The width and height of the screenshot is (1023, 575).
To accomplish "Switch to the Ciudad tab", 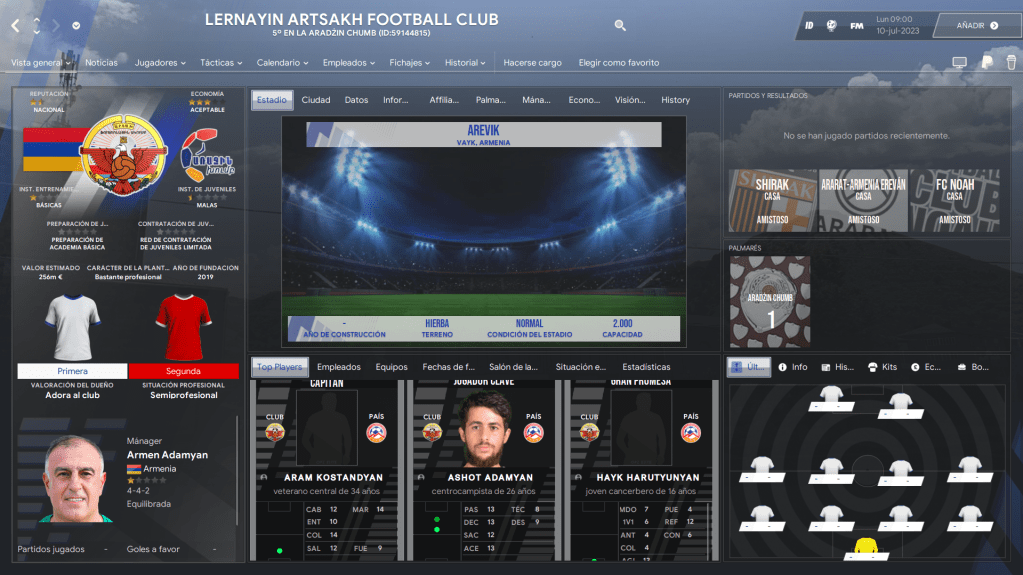I will (x=316, y=100).
